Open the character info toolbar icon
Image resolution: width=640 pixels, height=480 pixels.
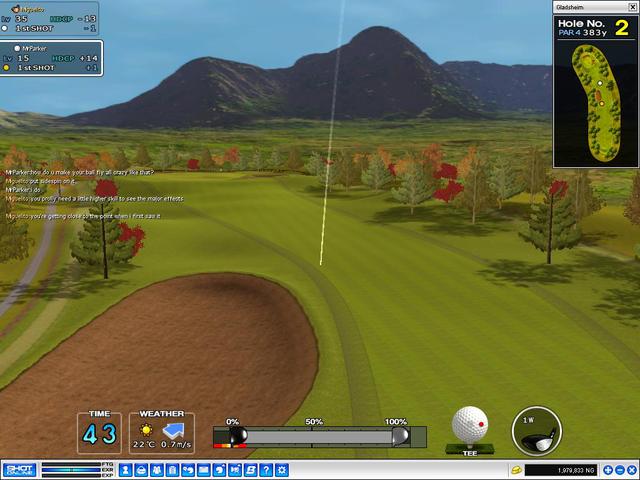pyautogui.click(x=126, y=470)
